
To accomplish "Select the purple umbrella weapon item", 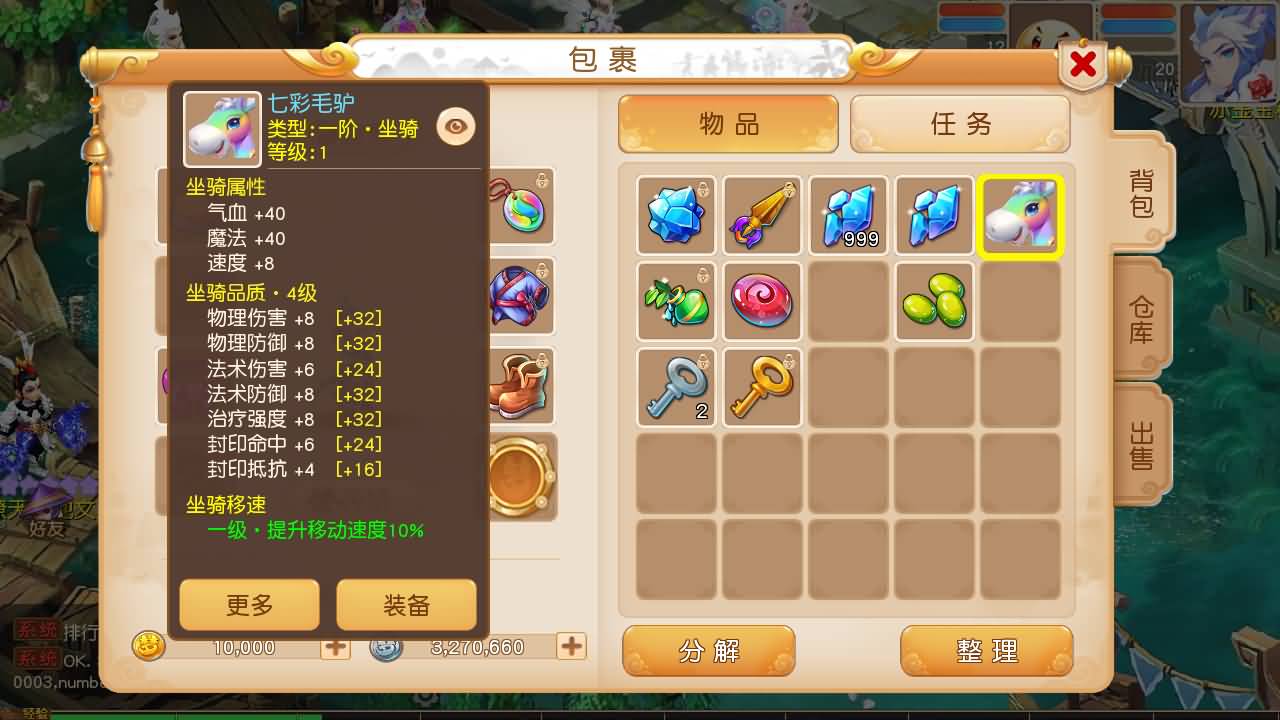I will tap(762, 215).
